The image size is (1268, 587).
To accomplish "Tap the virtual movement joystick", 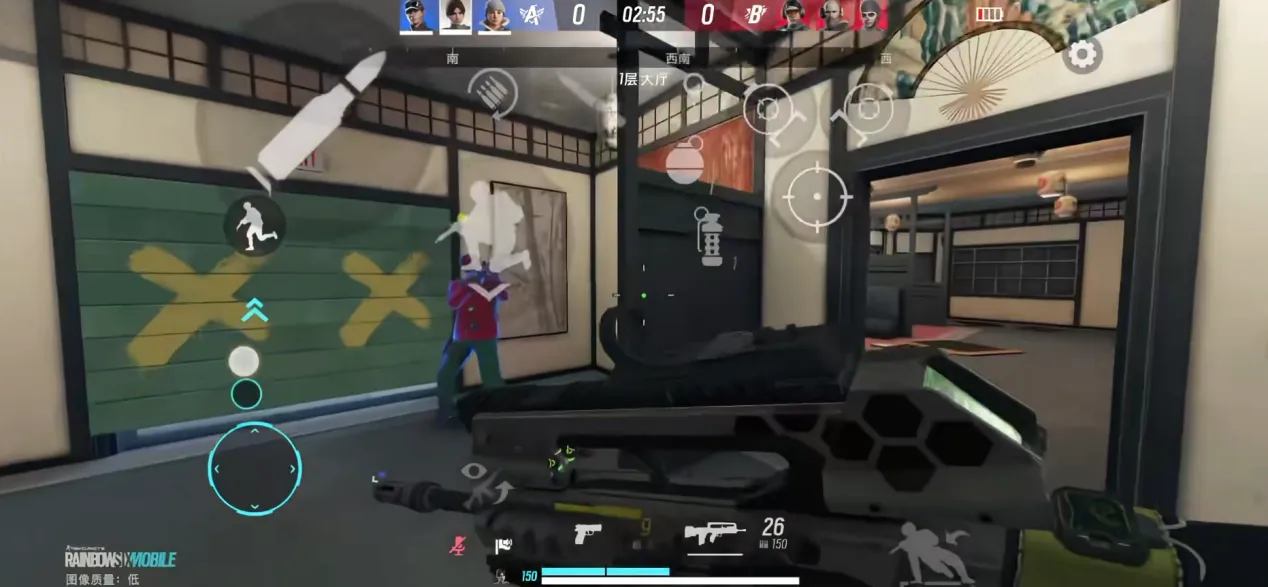I will [x=254, y=468].
